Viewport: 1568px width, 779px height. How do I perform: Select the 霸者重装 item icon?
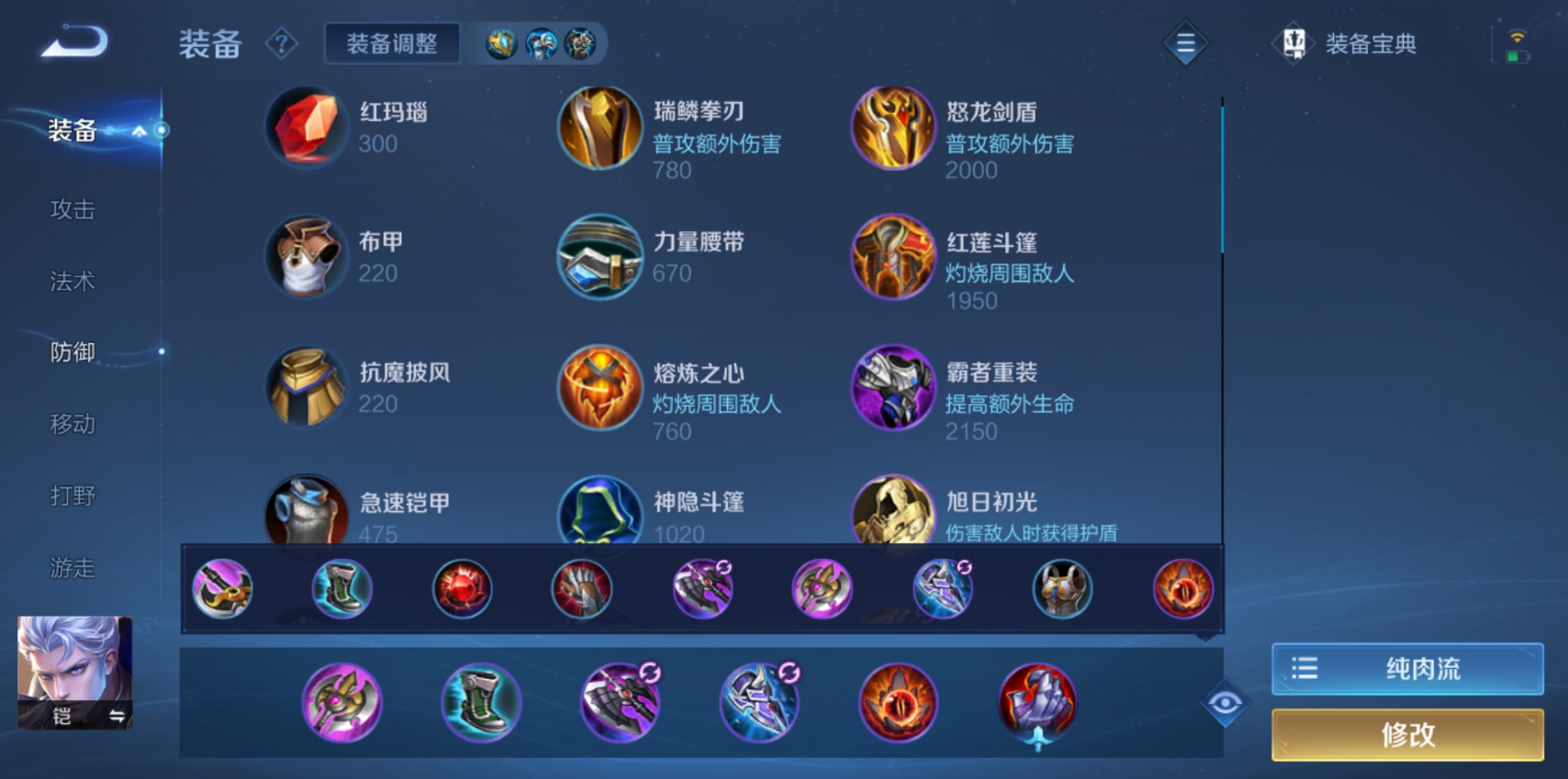pyautogui.click(x=893, y=388)
